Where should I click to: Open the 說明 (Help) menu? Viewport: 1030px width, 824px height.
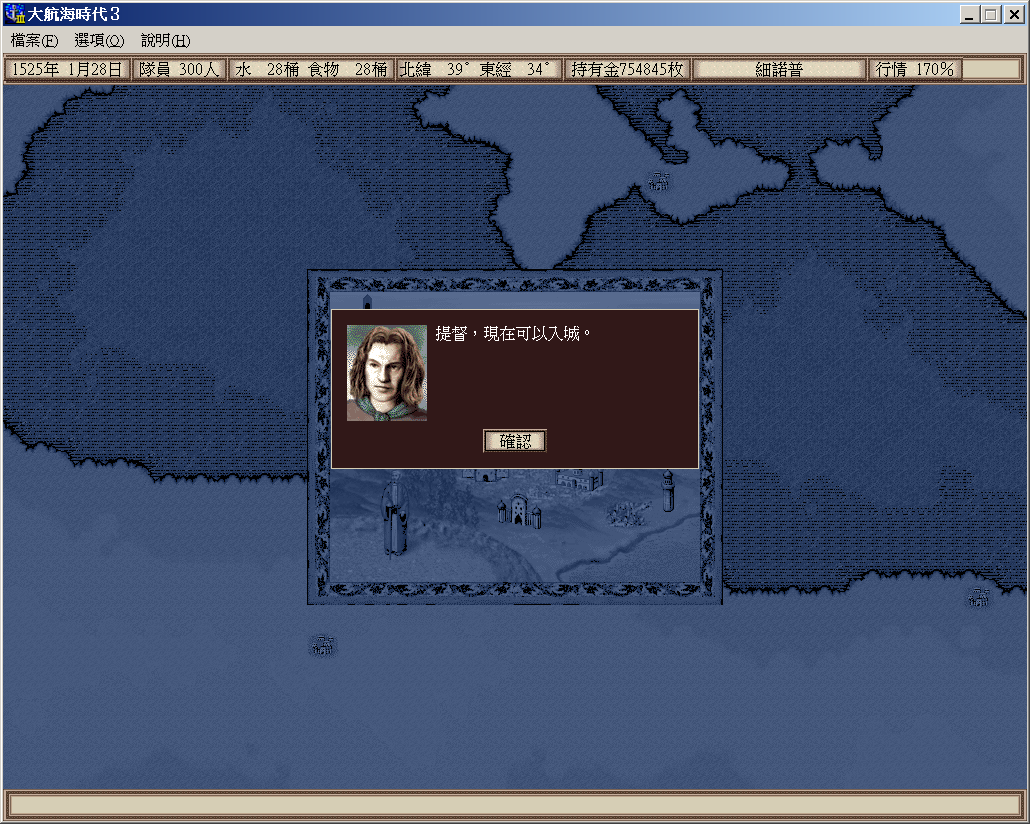165,41
